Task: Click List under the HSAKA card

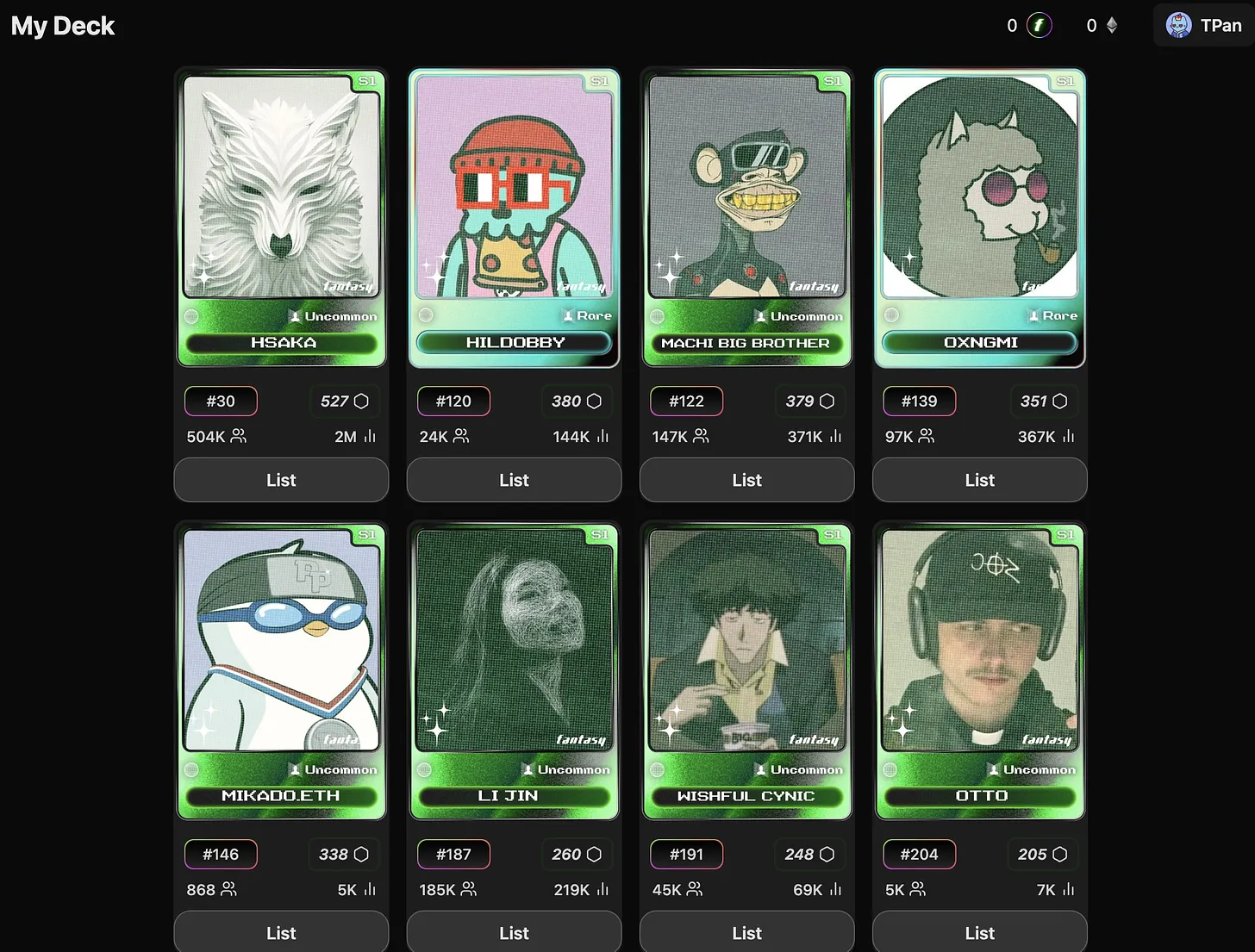Action: (281, 480)
